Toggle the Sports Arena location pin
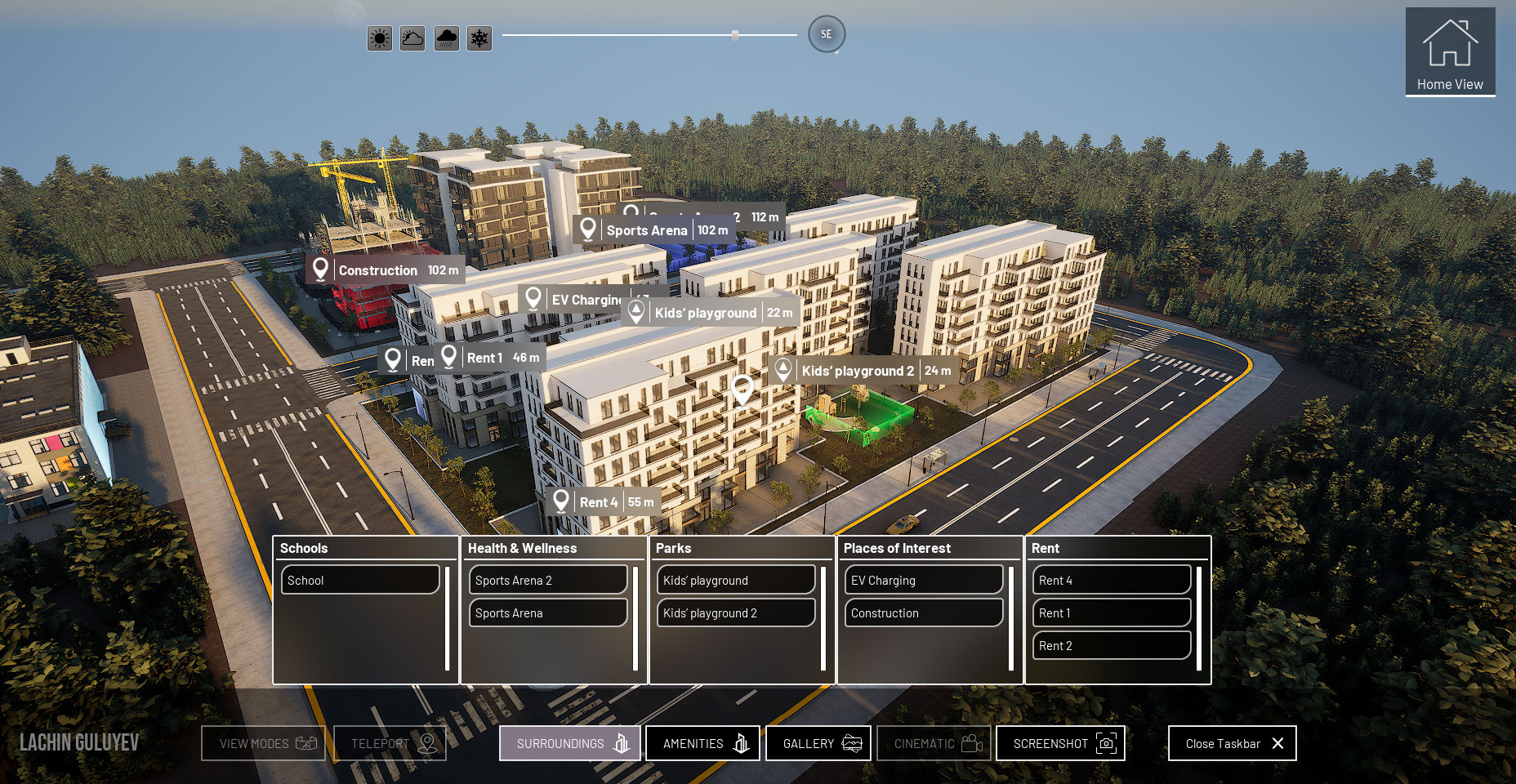The width and height of the screenshot is (1516, 784). coord(588,229)
